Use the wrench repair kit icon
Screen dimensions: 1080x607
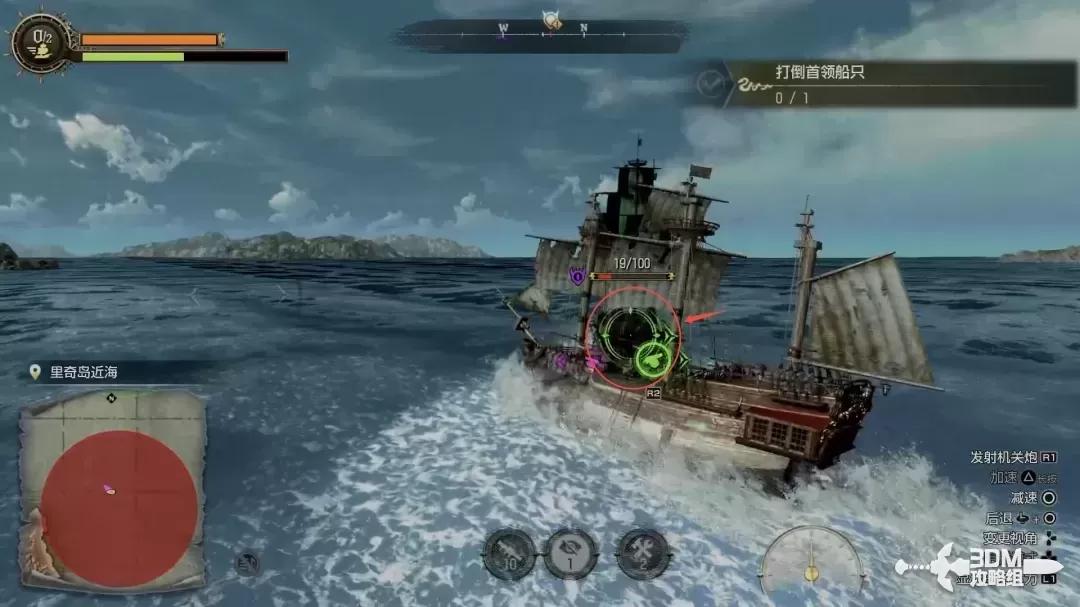coord(642,553)
